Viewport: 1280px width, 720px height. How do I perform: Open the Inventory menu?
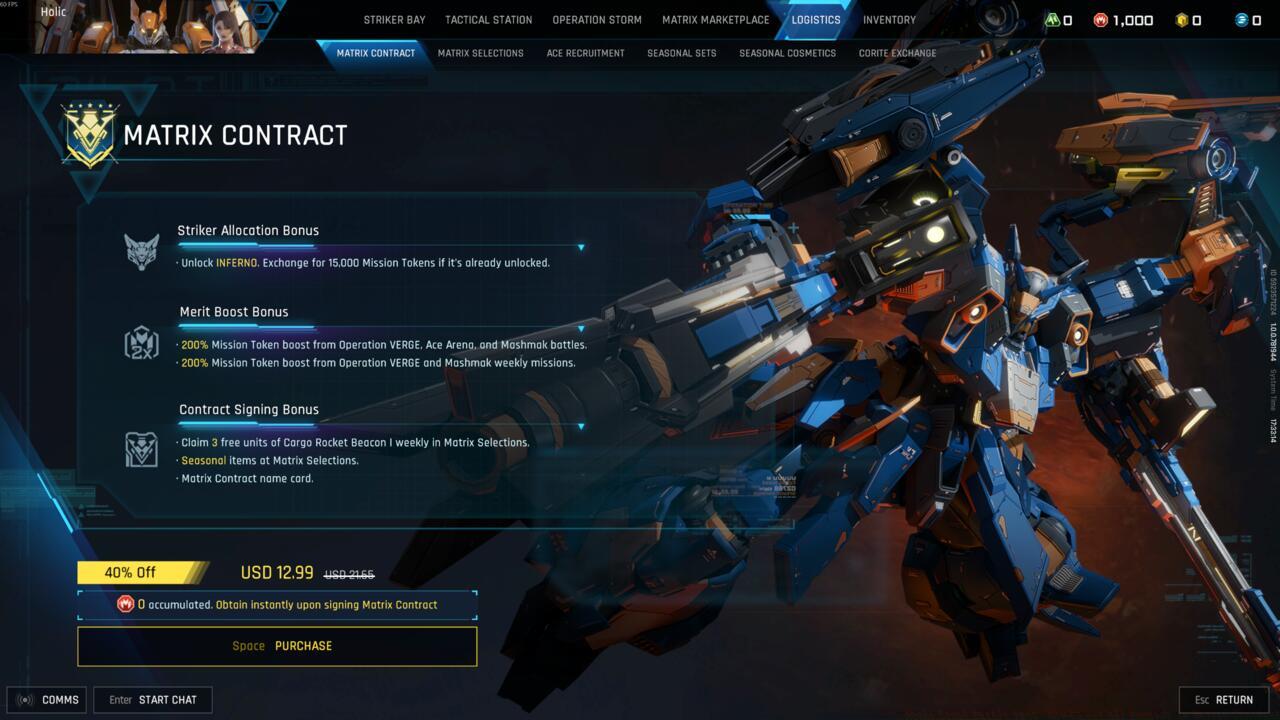point(889,19)
